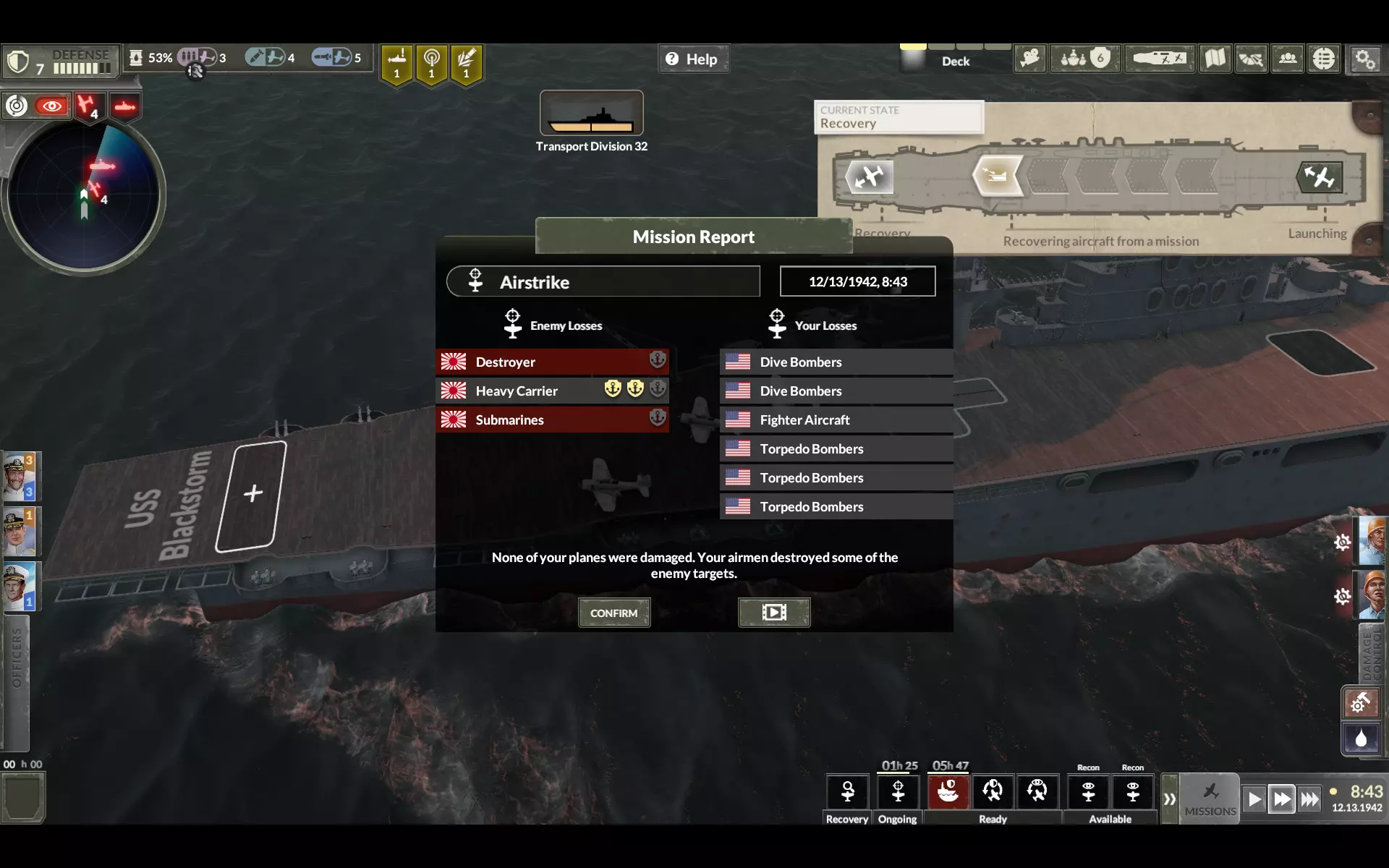Set time to triple fast-forward speed
The width and height of the screenshot is (1389, 868).
1309,799
